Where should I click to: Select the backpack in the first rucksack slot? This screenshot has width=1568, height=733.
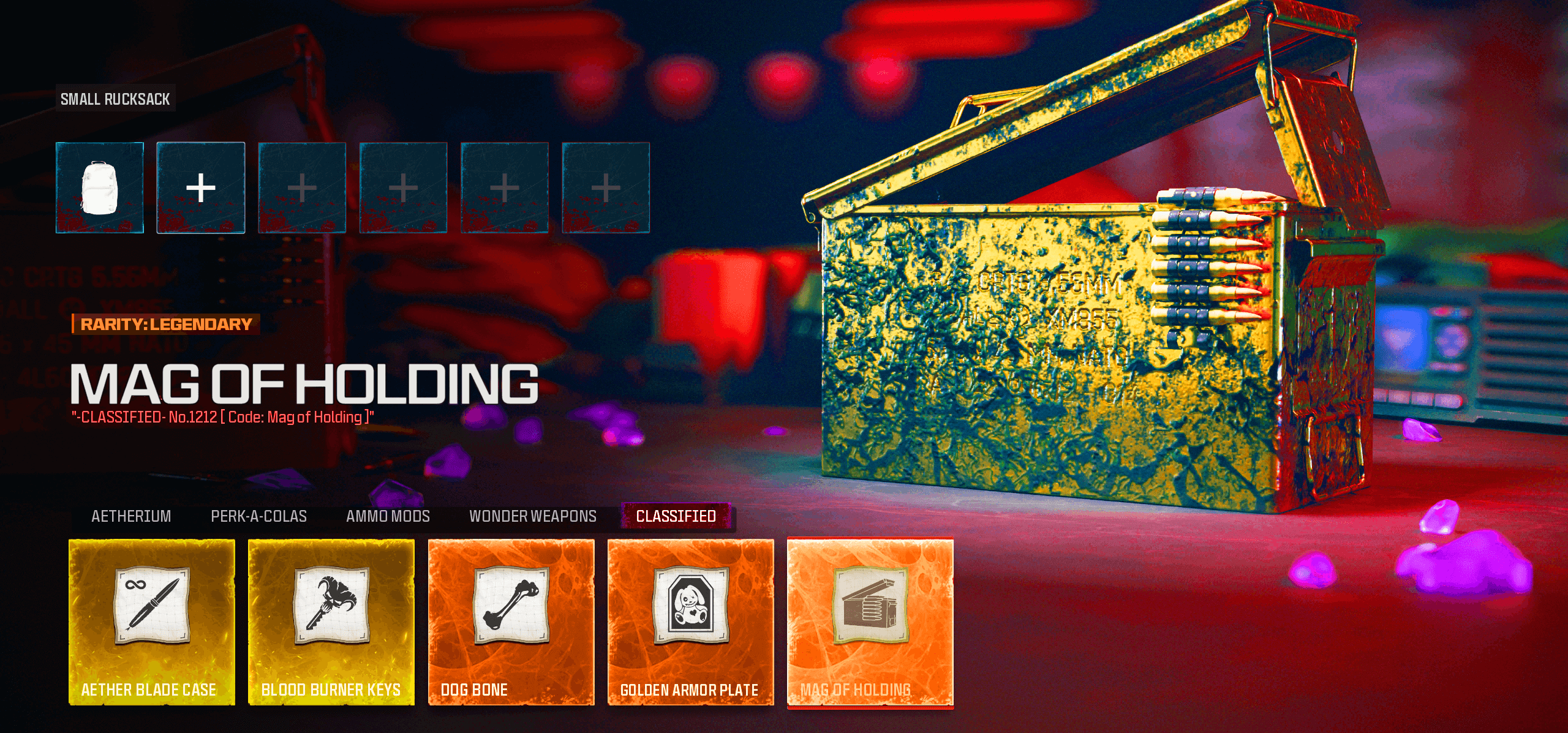(100, 187)
